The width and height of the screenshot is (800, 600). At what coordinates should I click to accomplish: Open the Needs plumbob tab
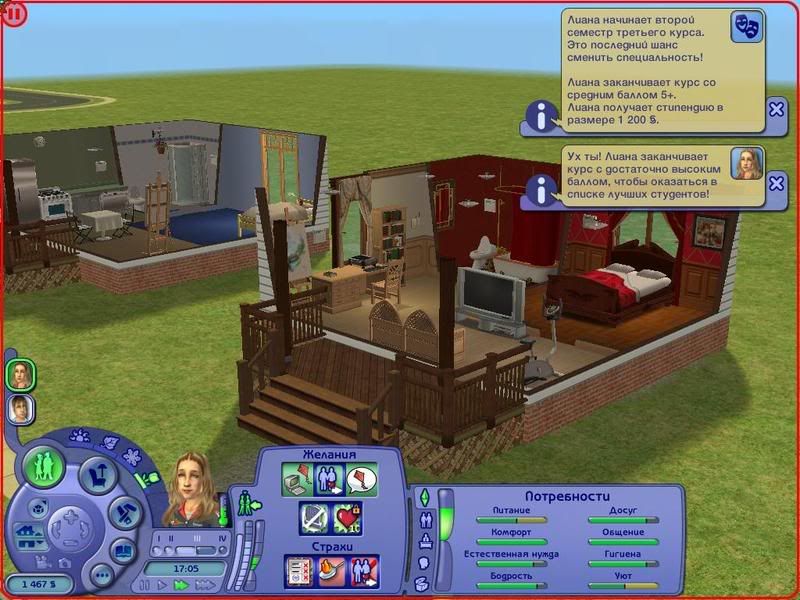(x=424, y=496)
